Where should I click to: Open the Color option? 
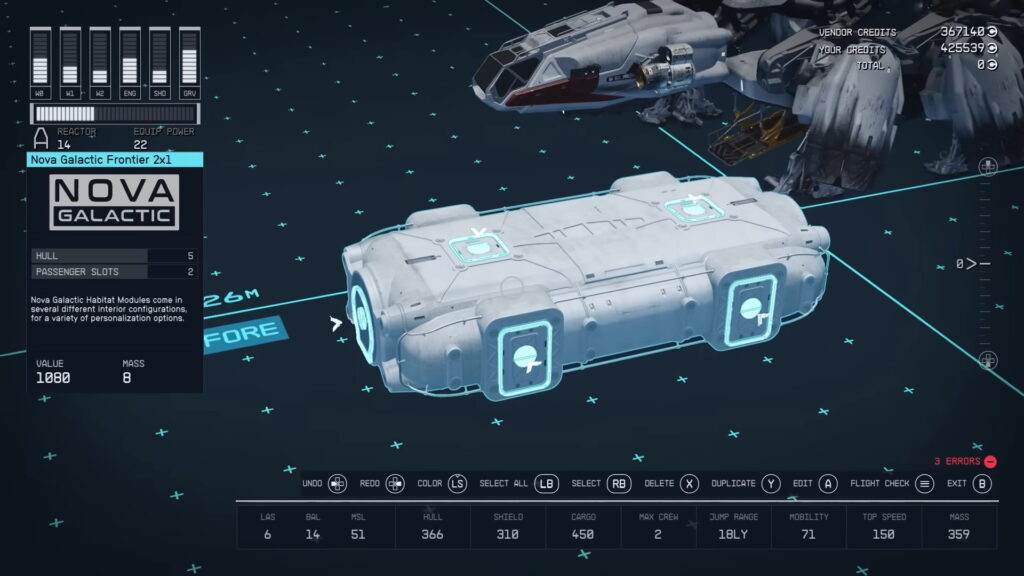[429, 484]
